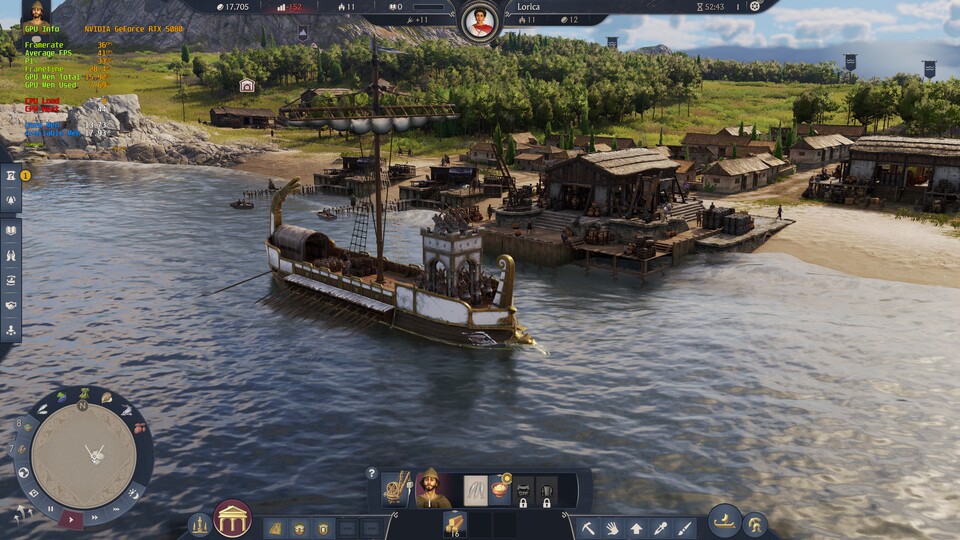Image resolution: width=960 pixels, height=540 pixels.
Task: Open the helmet military round button
Action: point(754,524)
